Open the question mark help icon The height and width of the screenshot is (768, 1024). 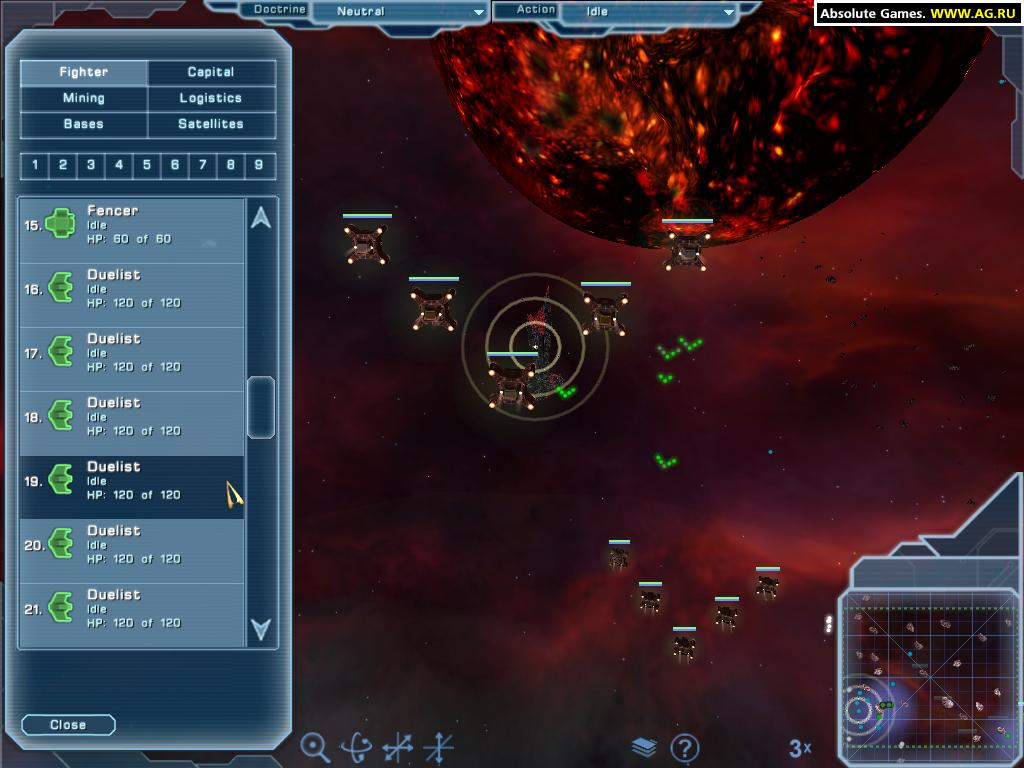(685, 747)
